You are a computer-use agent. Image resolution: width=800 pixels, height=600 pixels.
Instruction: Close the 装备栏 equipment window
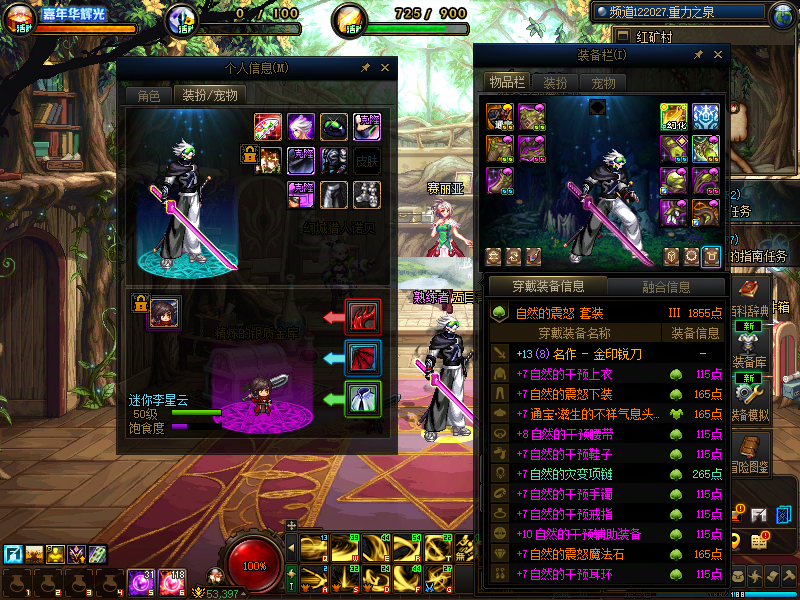[x=717, y=55]
